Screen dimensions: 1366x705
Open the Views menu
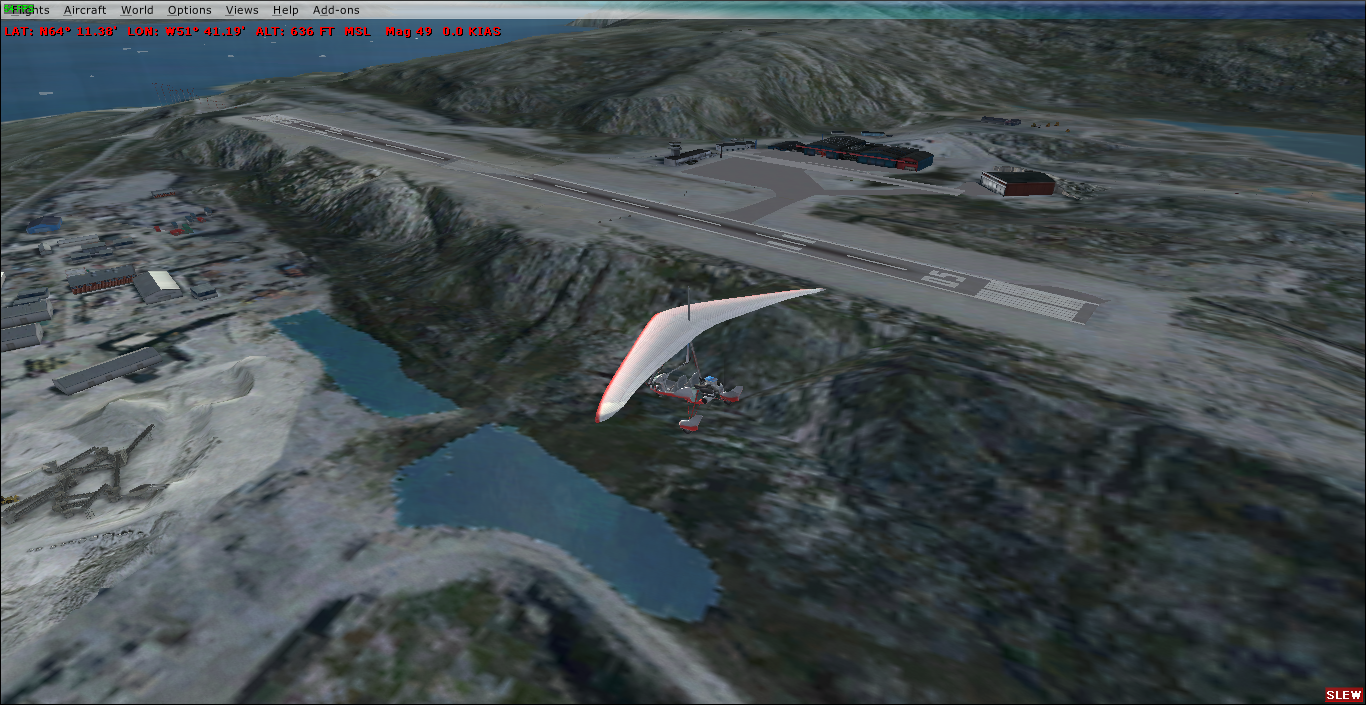pyautogui.click(x=241, y=10)
